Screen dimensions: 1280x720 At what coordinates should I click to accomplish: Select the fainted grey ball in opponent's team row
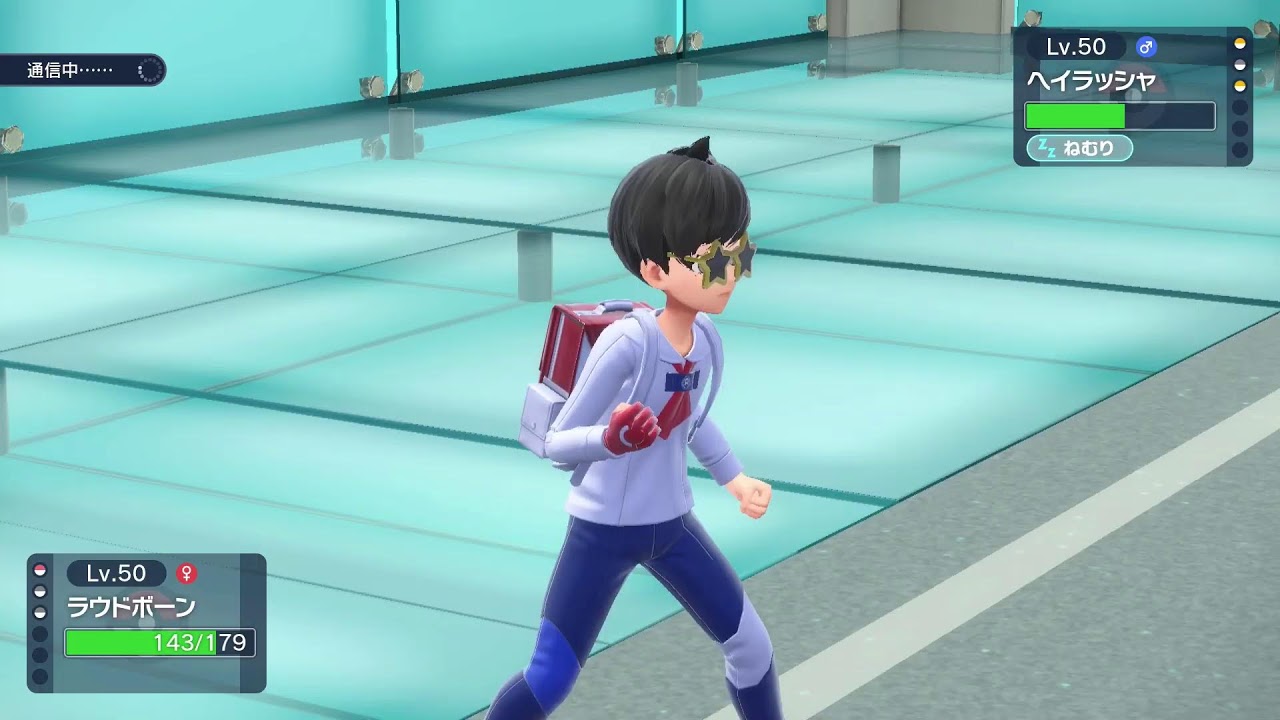(1240, 64)
